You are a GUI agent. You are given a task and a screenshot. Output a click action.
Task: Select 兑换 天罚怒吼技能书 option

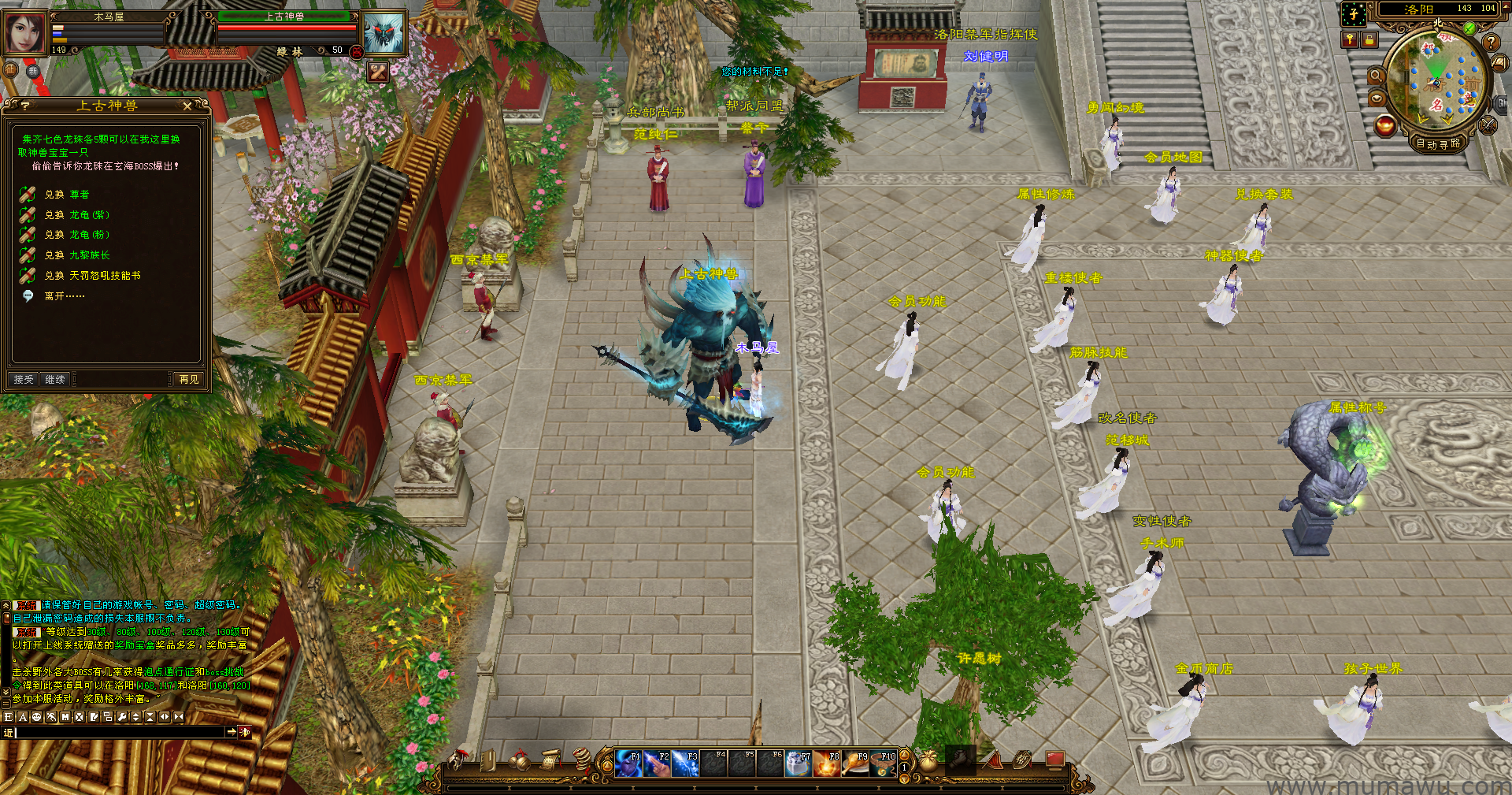(x=92, y=276)
